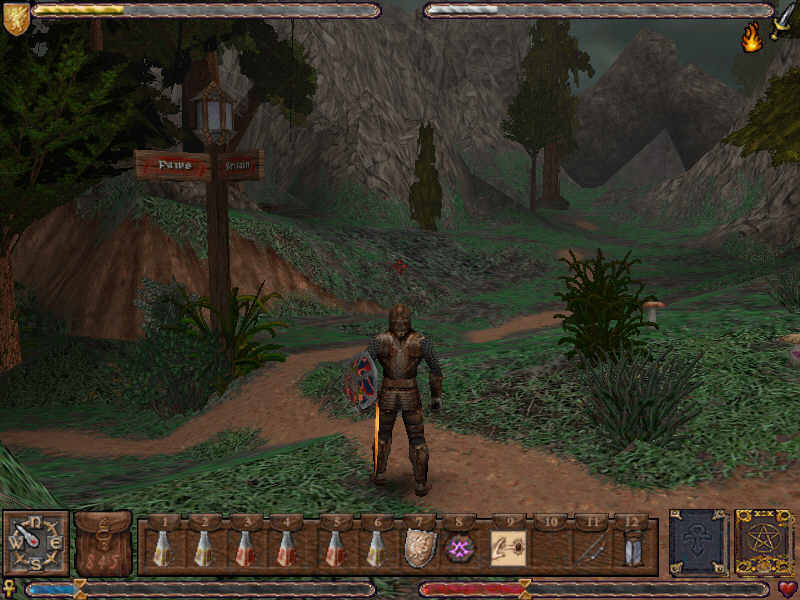The width and height of the screenshot is (800, 600).
Task: Open the blue ankh journal book
Action: click(697, 543)
